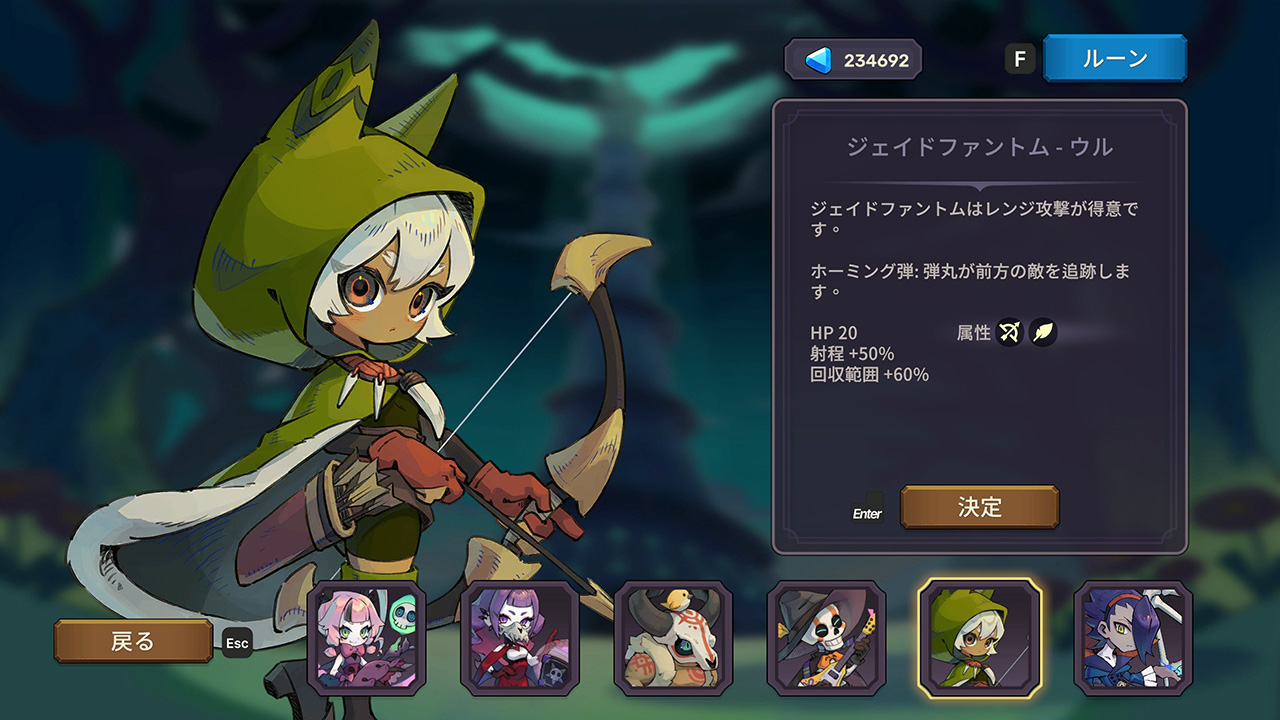Click the bow attribute icon
This screenshot has height=720, width=1280.
click(1010, 332)
